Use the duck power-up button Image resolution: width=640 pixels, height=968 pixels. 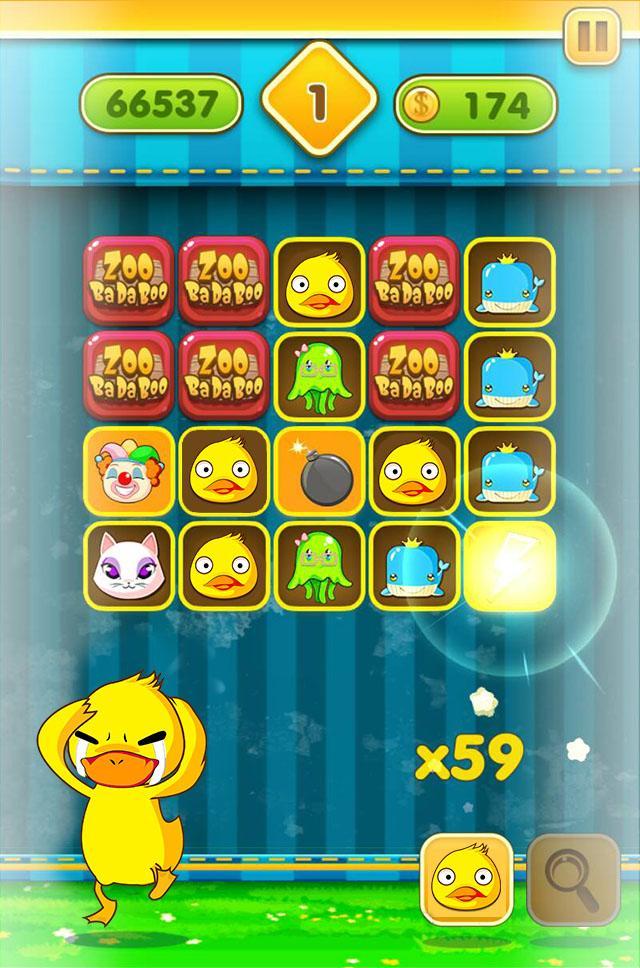tap(466, 879)
